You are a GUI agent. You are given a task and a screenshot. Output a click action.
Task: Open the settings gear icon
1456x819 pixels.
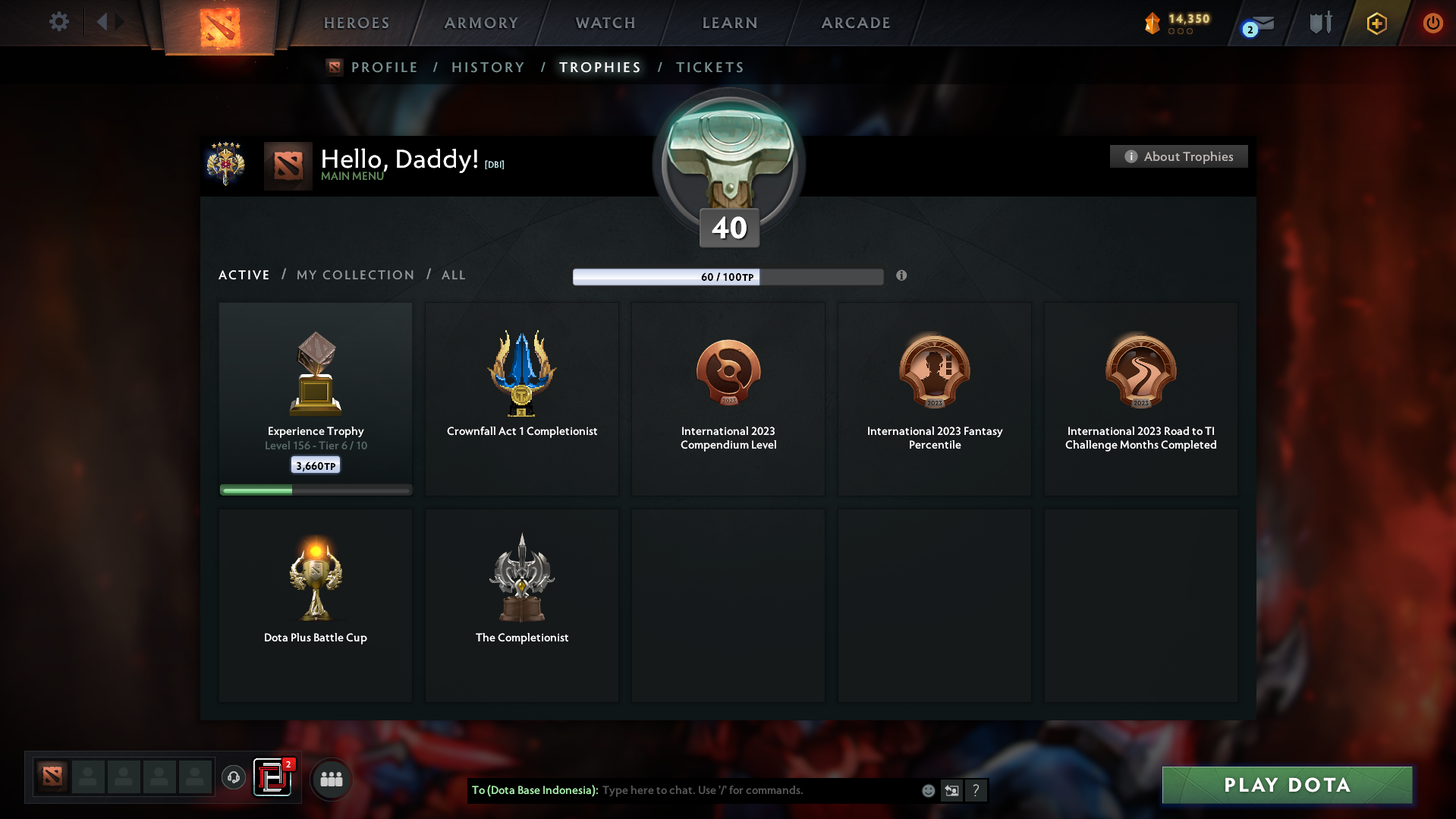point(58,22)
